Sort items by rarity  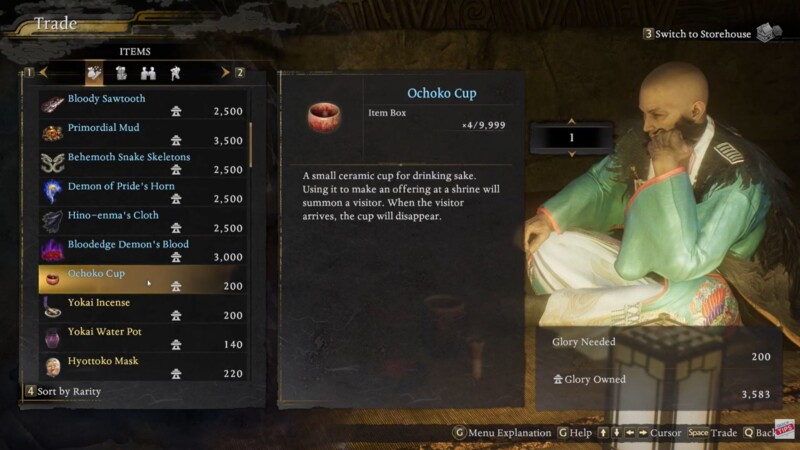click(x=65, y=391)
